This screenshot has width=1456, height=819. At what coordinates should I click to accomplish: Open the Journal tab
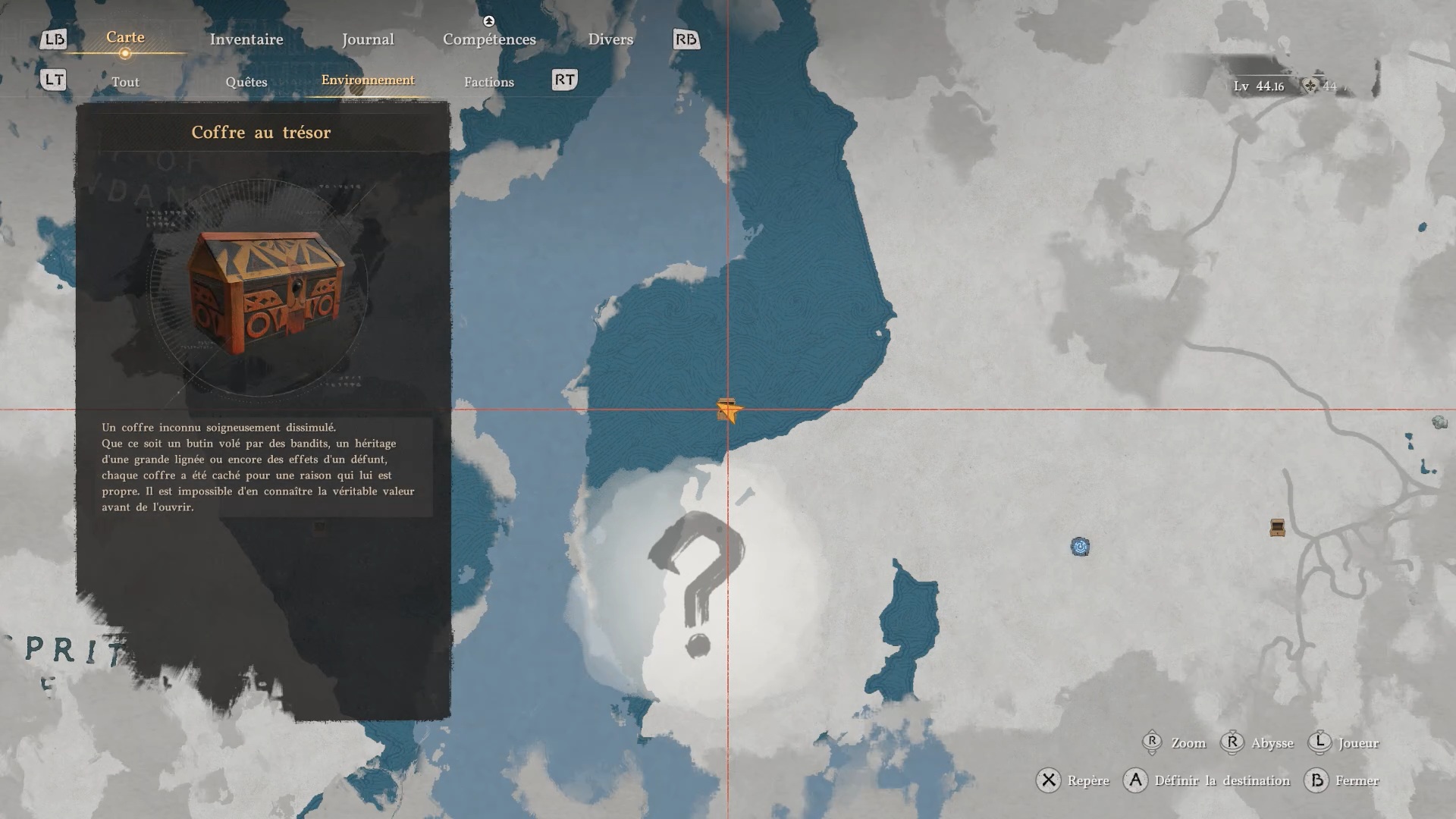coord(368,39)
